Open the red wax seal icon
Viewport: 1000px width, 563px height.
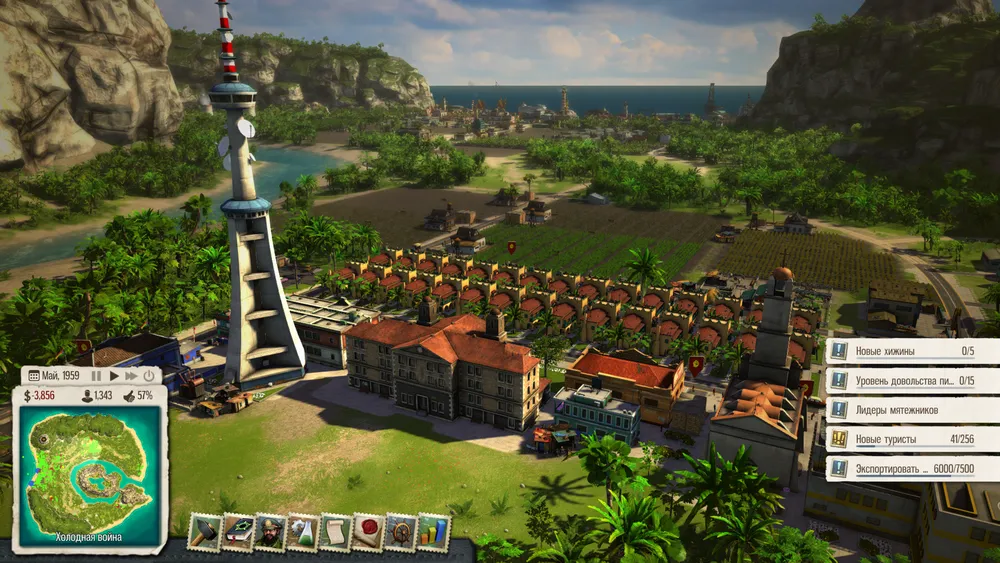369,531
